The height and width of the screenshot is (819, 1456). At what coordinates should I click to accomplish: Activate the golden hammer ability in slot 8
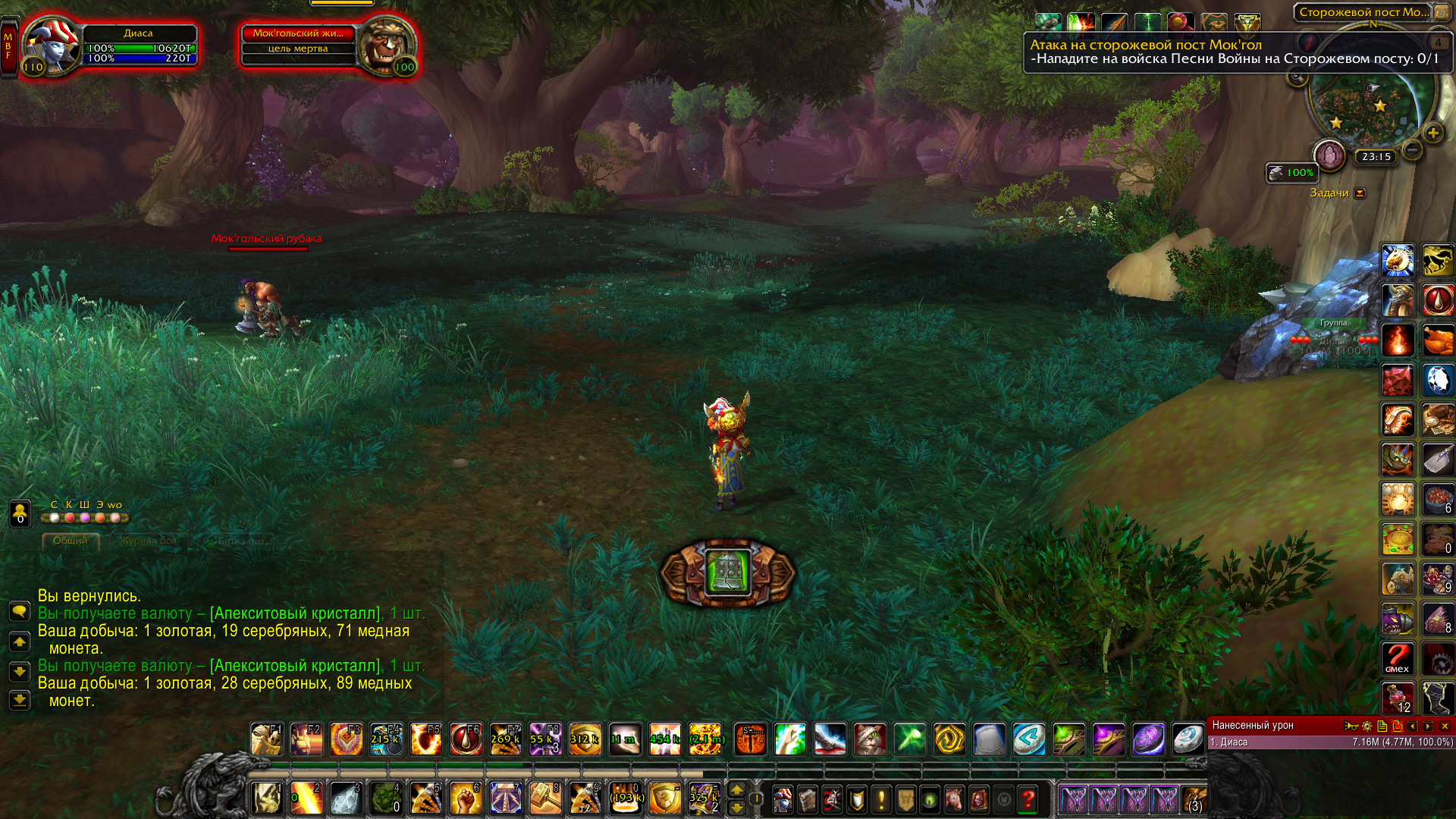coord(545,799)
